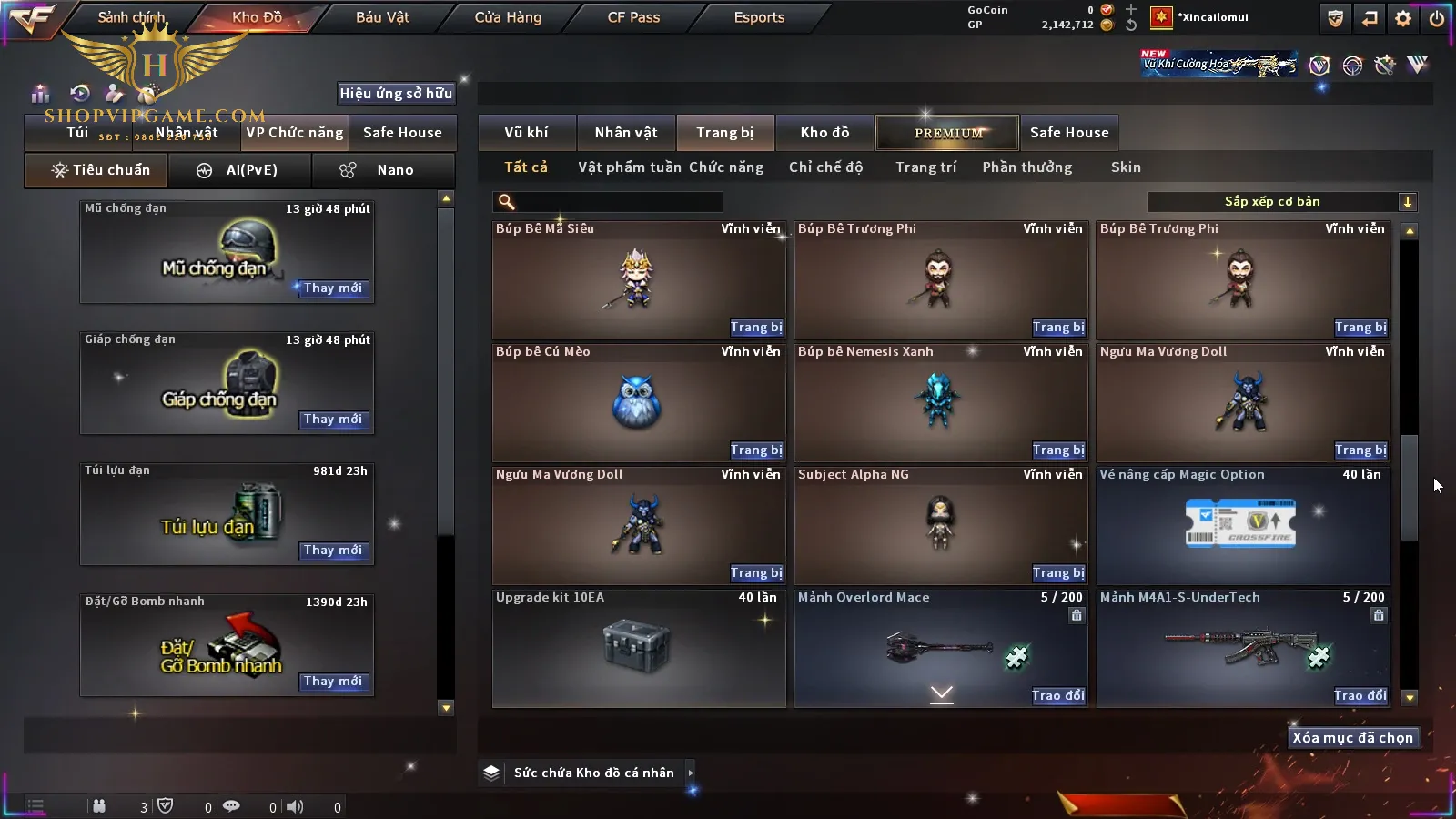This screenshot has width=1456, height=819.
Task: Open the settings gear icon
Action: click(1403, 18)
